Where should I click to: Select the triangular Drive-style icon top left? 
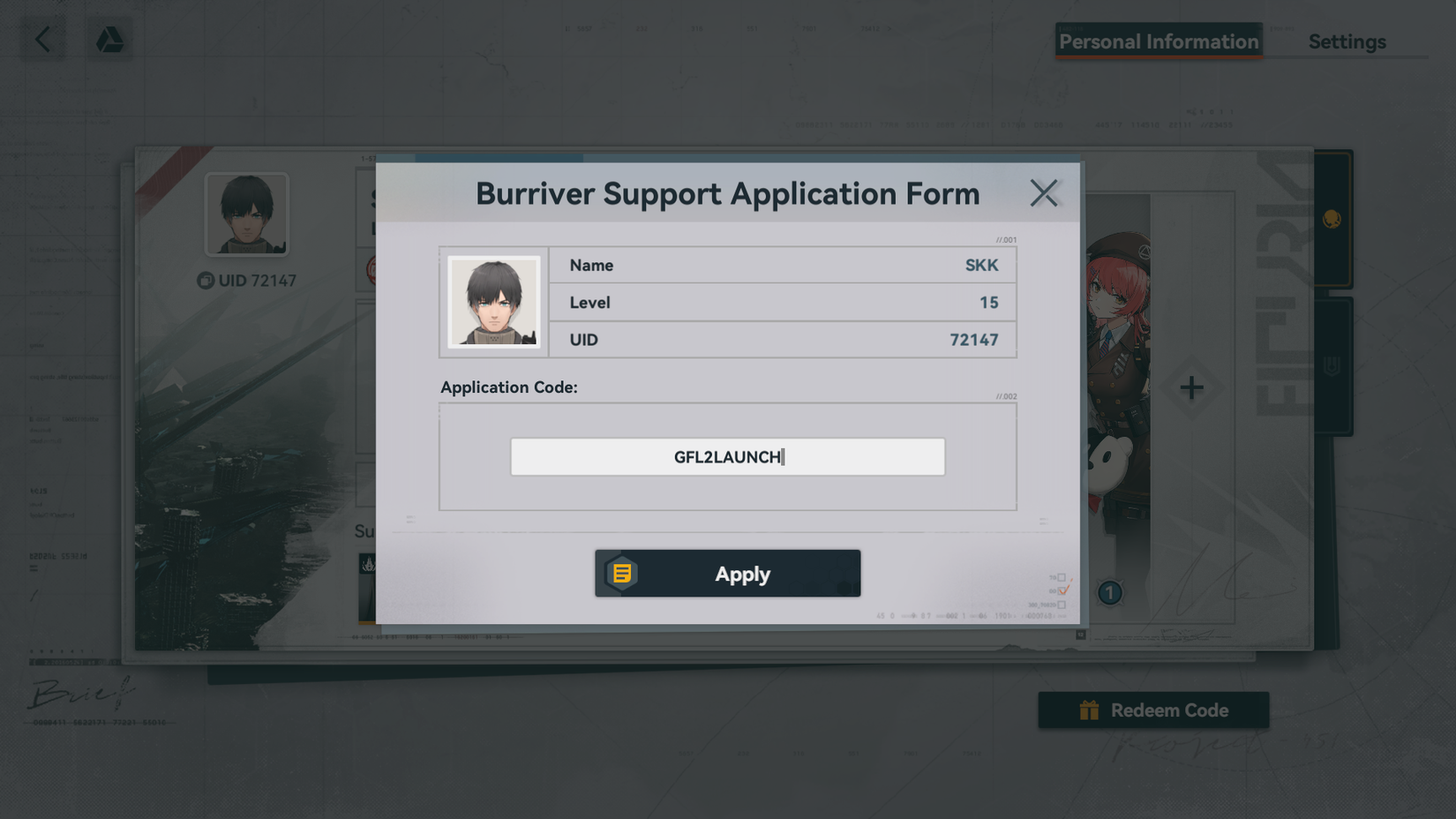[109, 39]
